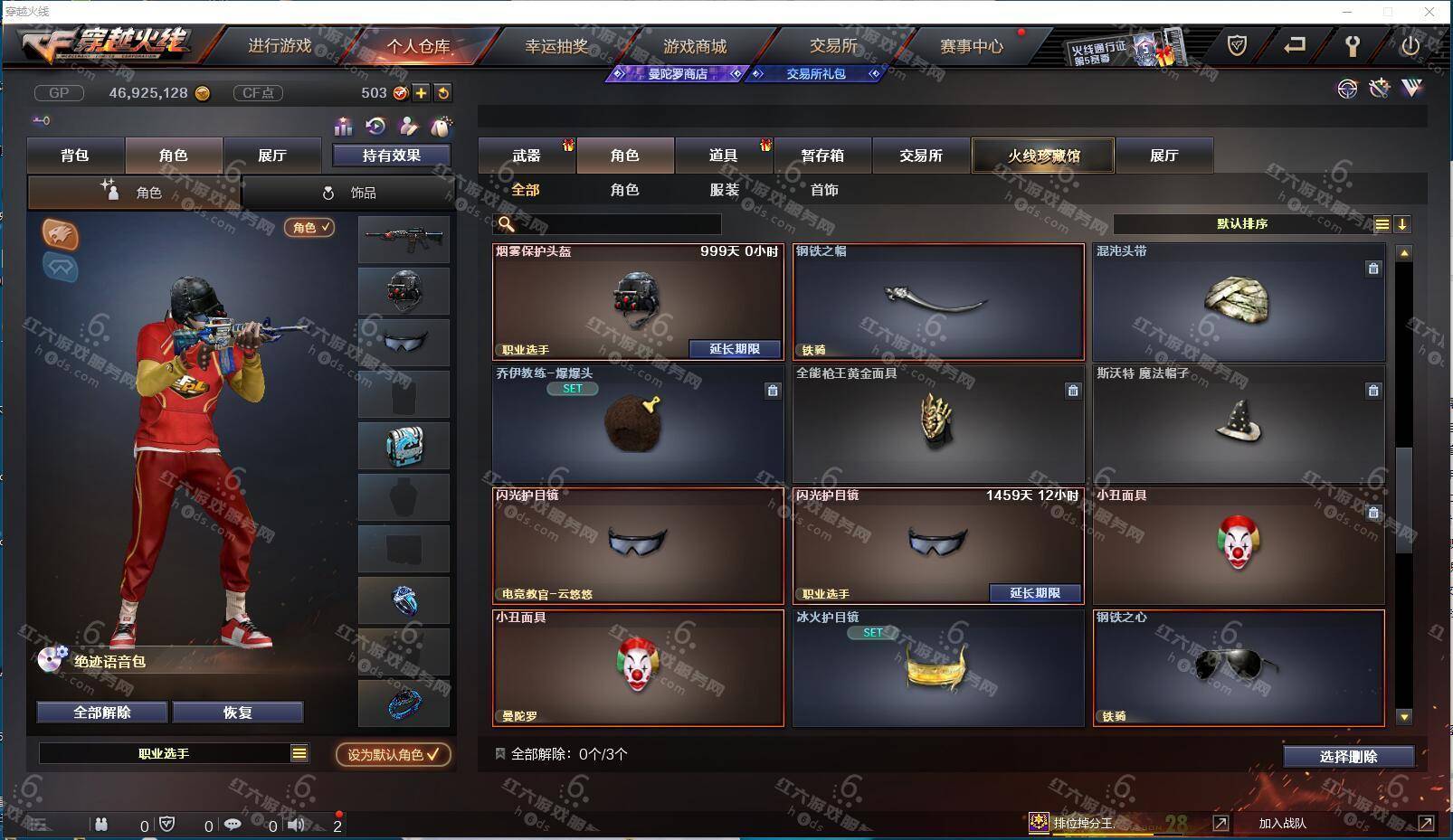
Task: Open the 游戏商城 shop menu
Action: click(x=694, y=46)
